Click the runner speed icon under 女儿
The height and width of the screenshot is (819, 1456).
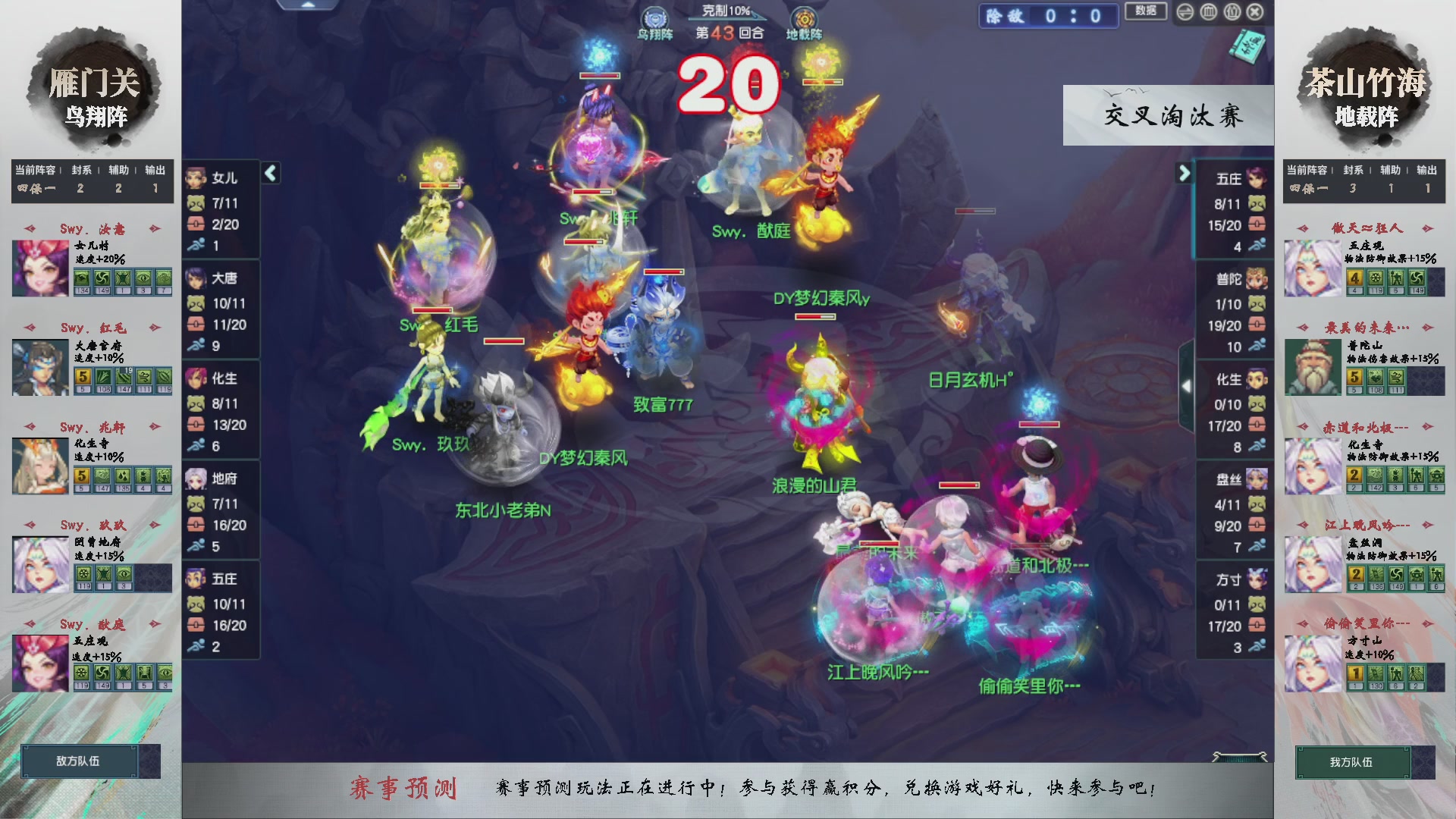pyautogui.click(x=196, y=244)
